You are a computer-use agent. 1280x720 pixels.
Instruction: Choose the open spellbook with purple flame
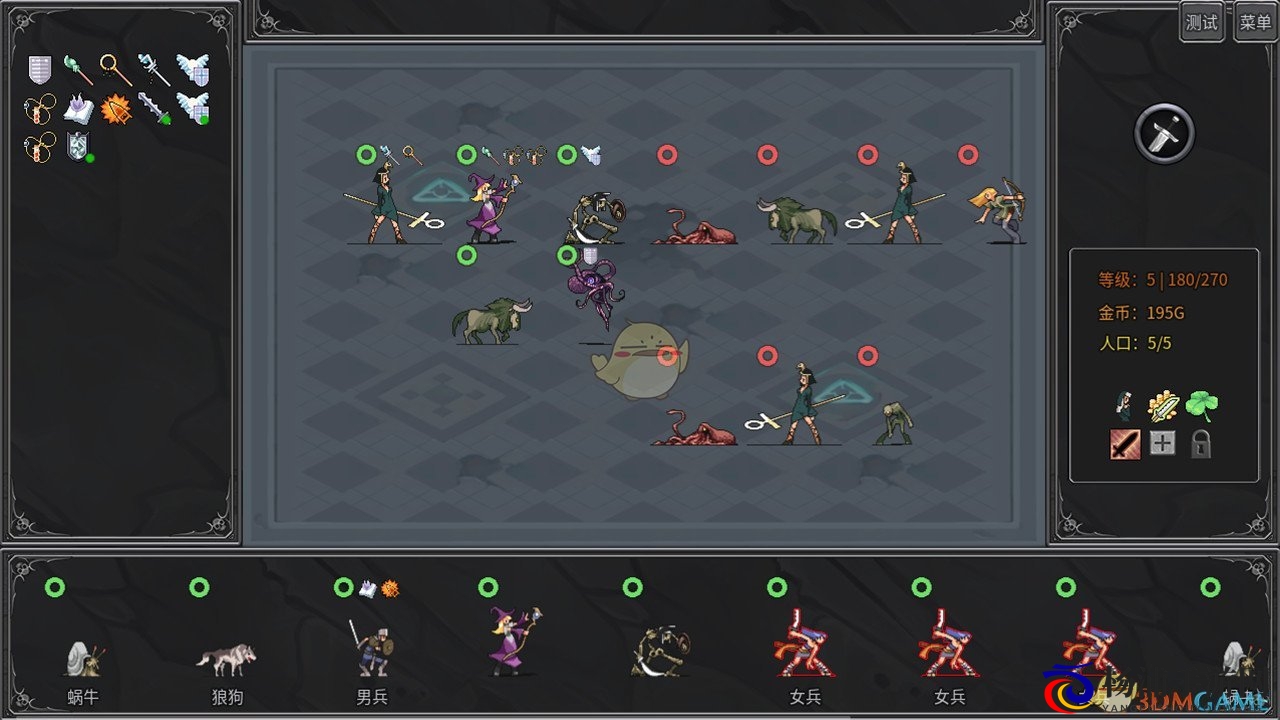click(78, 108)
